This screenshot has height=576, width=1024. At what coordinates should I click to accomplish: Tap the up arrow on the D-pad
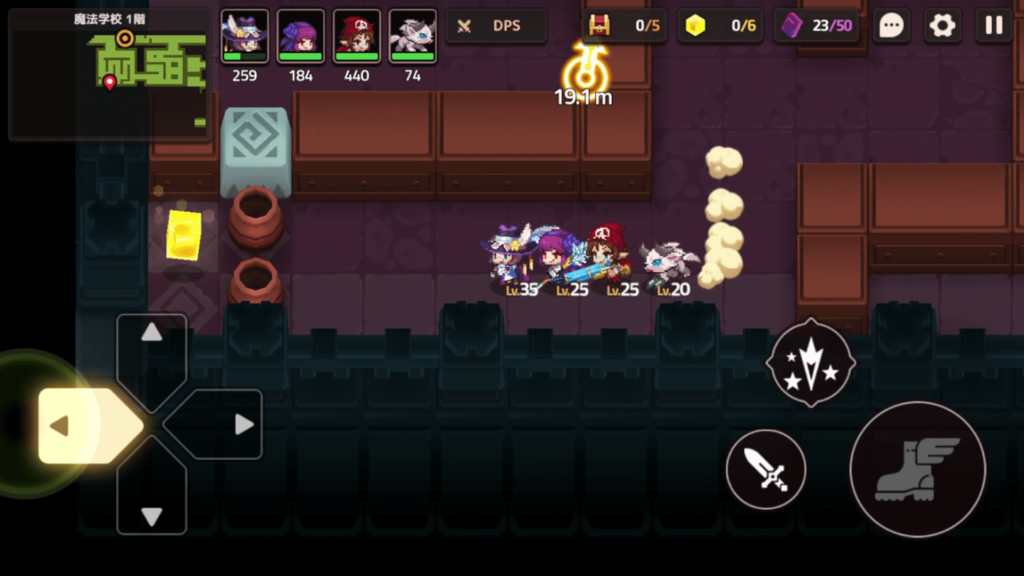coord(152,345)
